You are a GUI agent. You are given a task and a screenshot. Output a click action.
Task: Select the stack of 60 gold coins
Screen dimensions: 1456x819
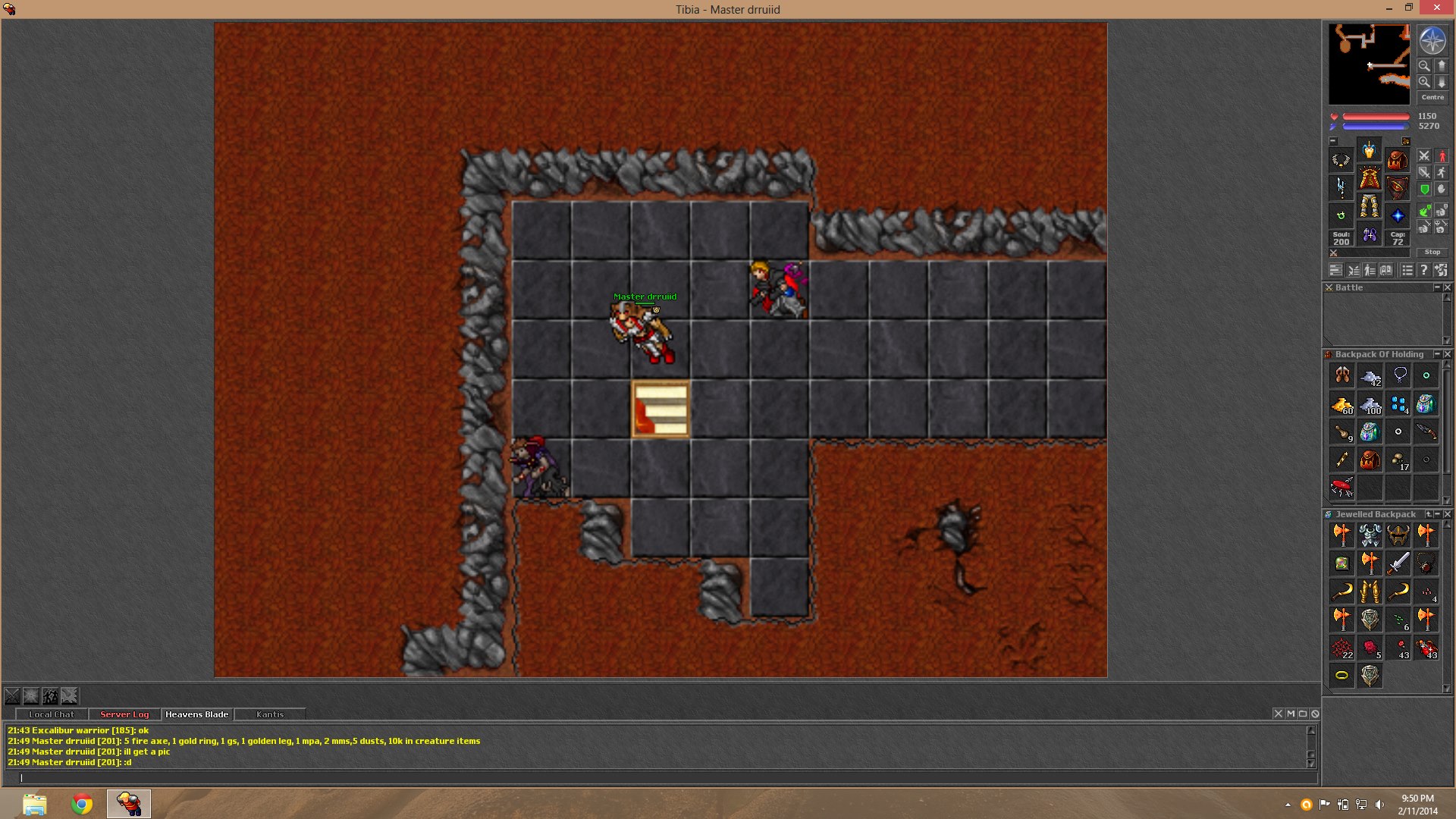click(1342, 404)
